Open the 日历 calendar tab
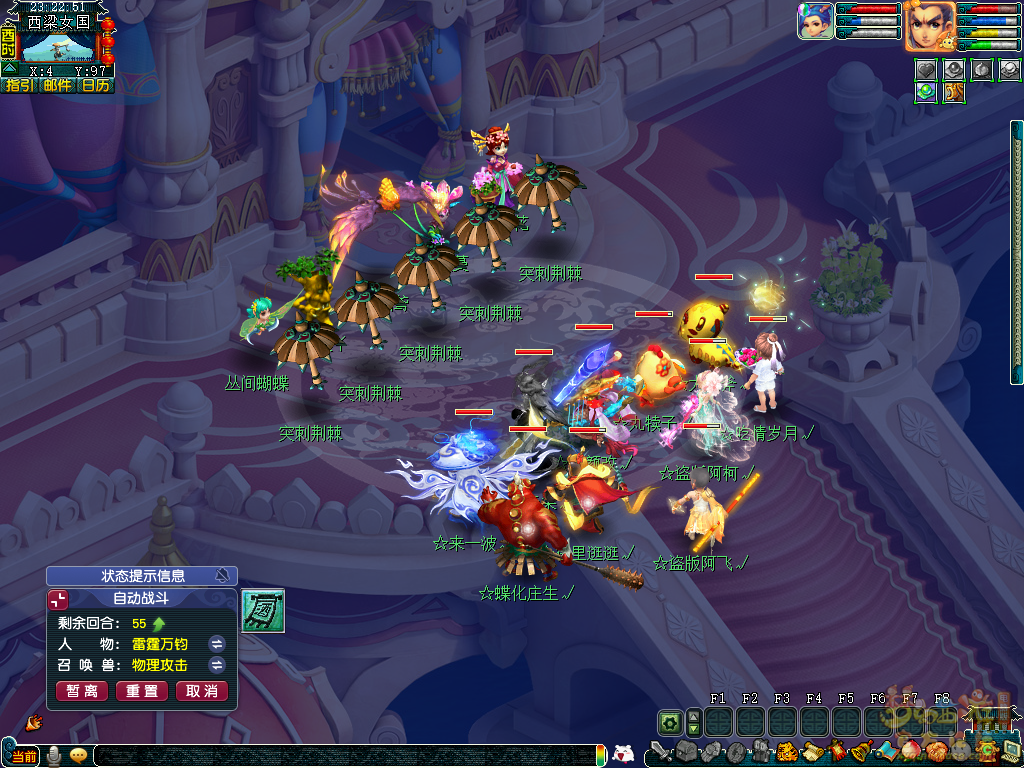 tap(95, 86)
